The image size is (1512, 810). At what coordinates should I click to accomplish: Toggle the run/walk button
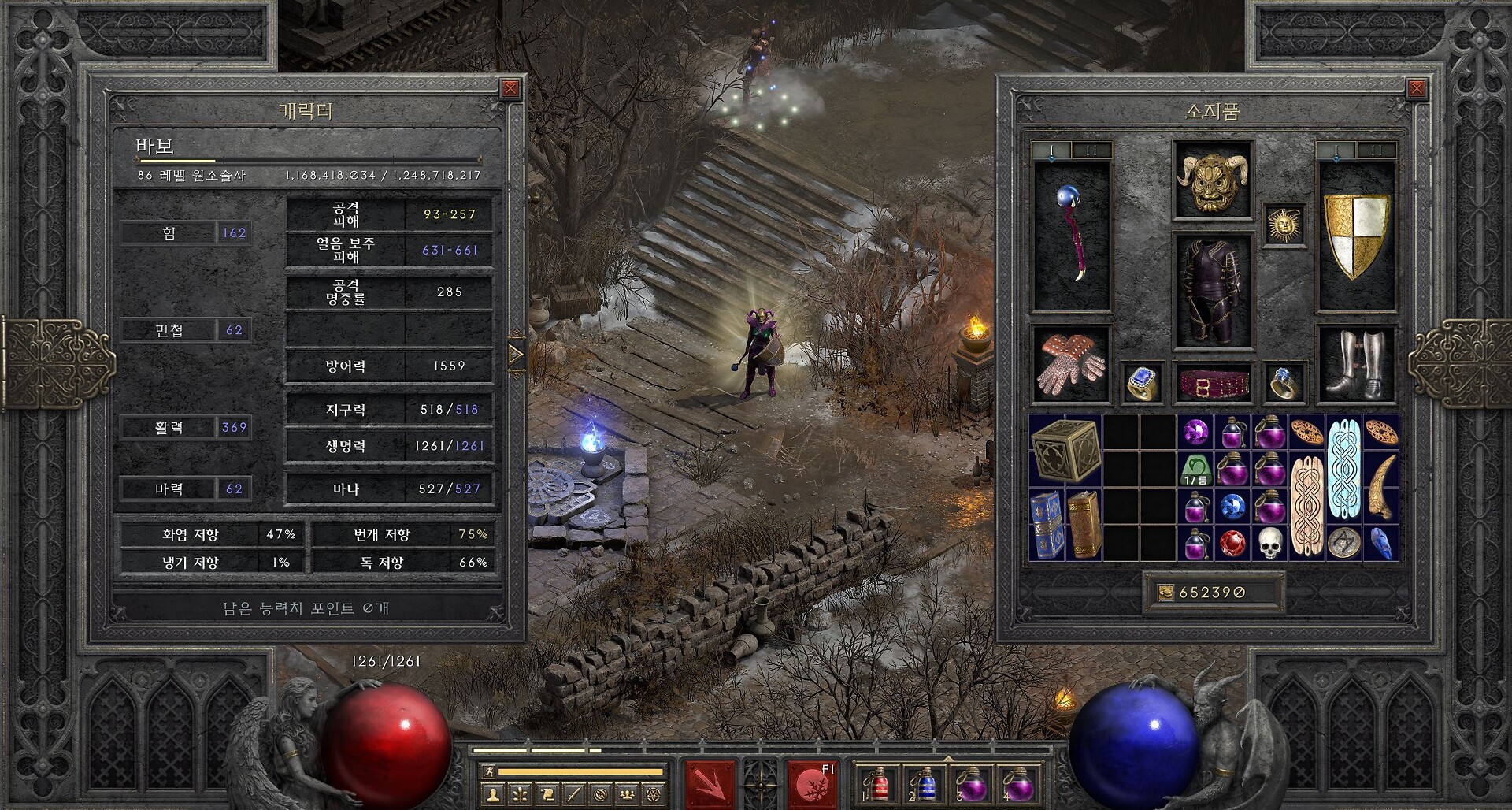click(488, 771)
